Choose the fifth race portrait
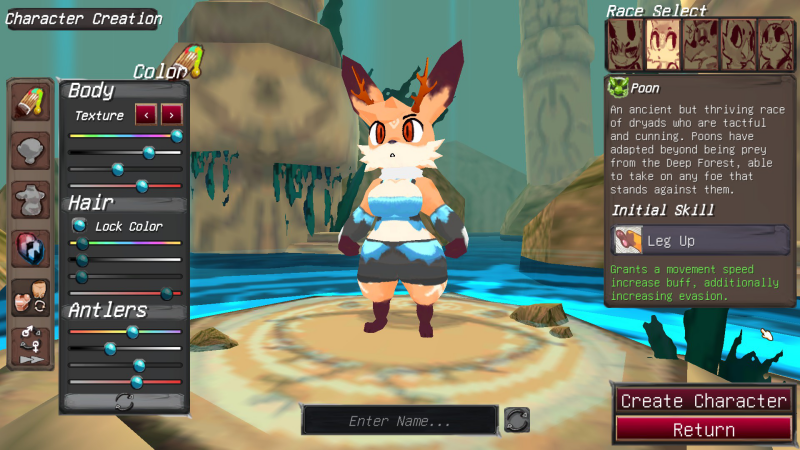 click(x=776, y=45)
